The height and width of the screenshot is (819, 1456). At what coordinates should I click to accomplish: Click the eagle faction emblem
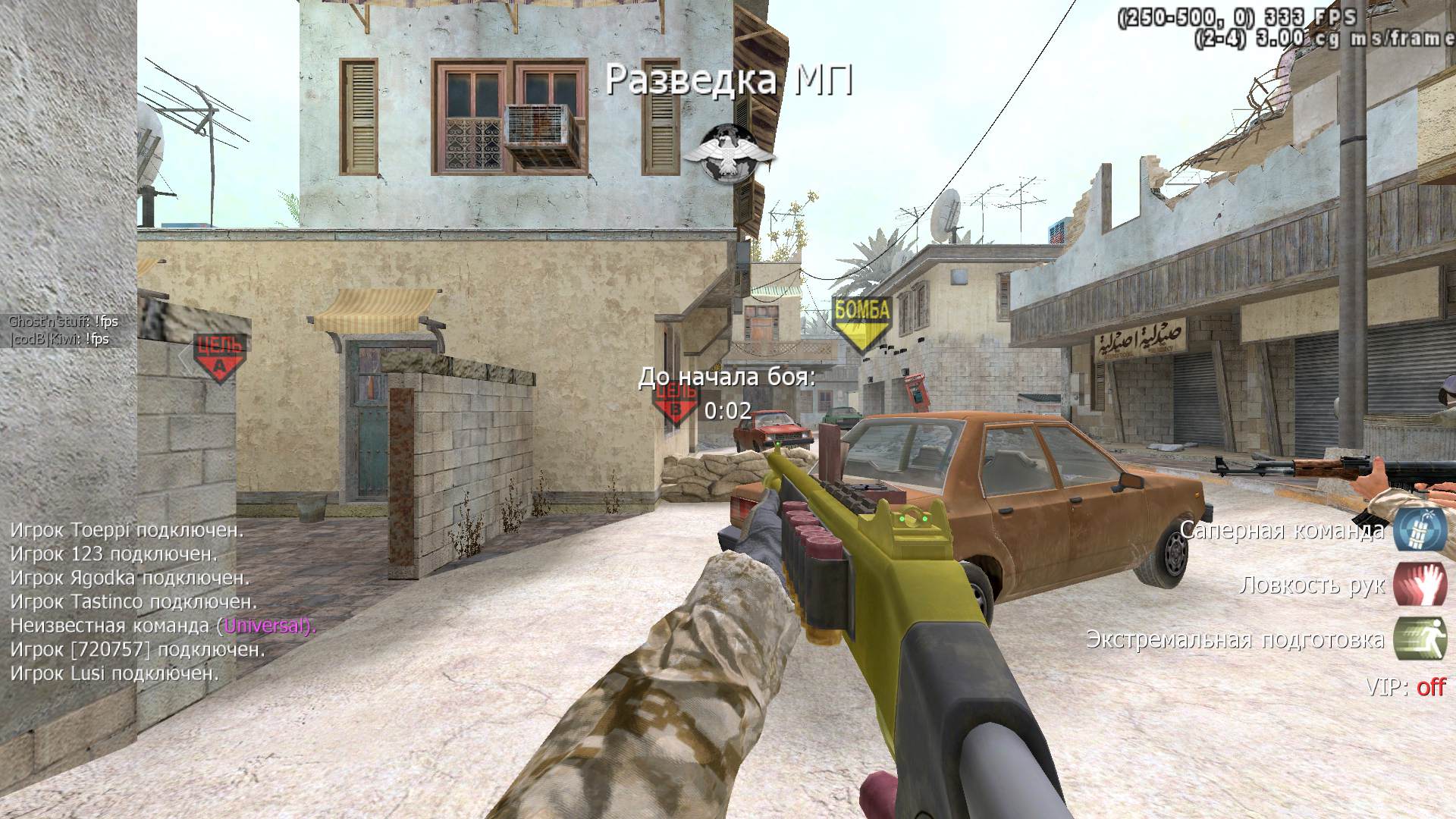pyautogui.click(x=729, y=153)
